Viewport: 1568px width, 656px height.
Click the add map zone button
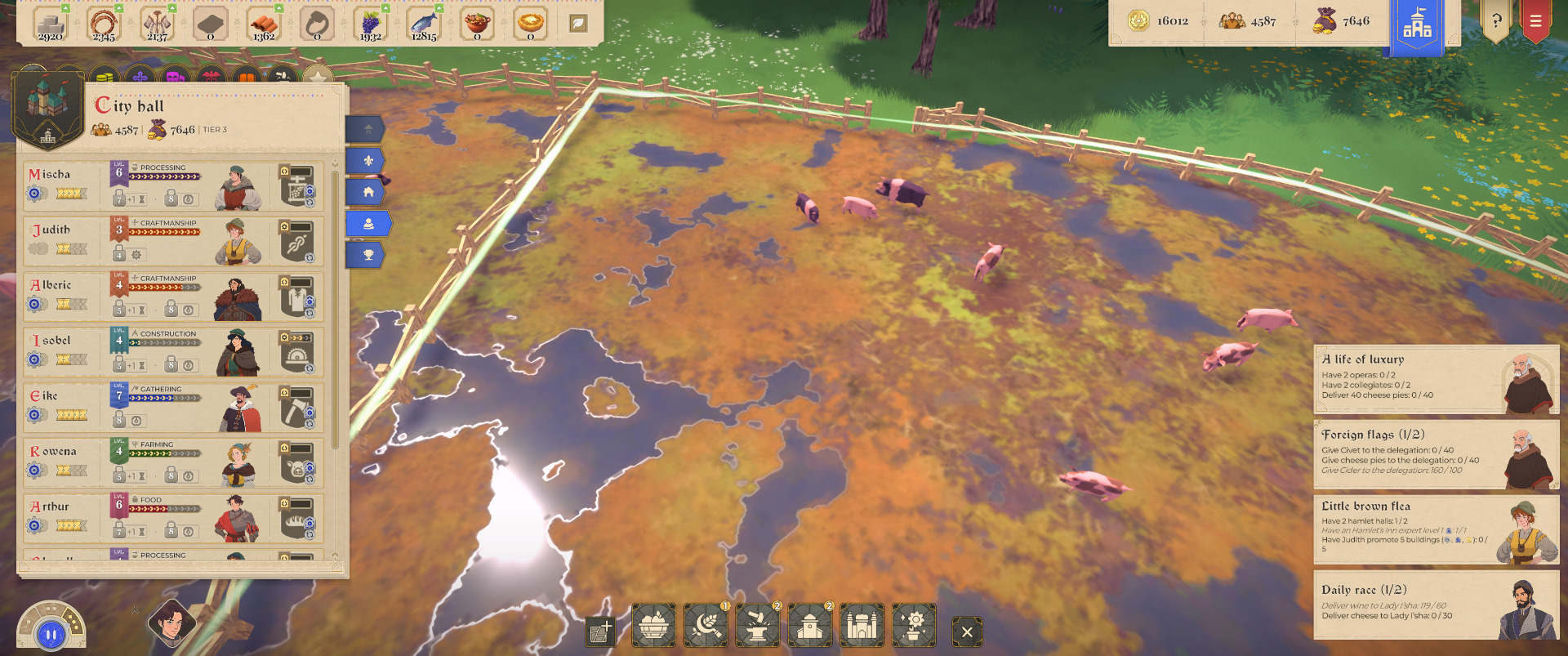click(600, 631)
